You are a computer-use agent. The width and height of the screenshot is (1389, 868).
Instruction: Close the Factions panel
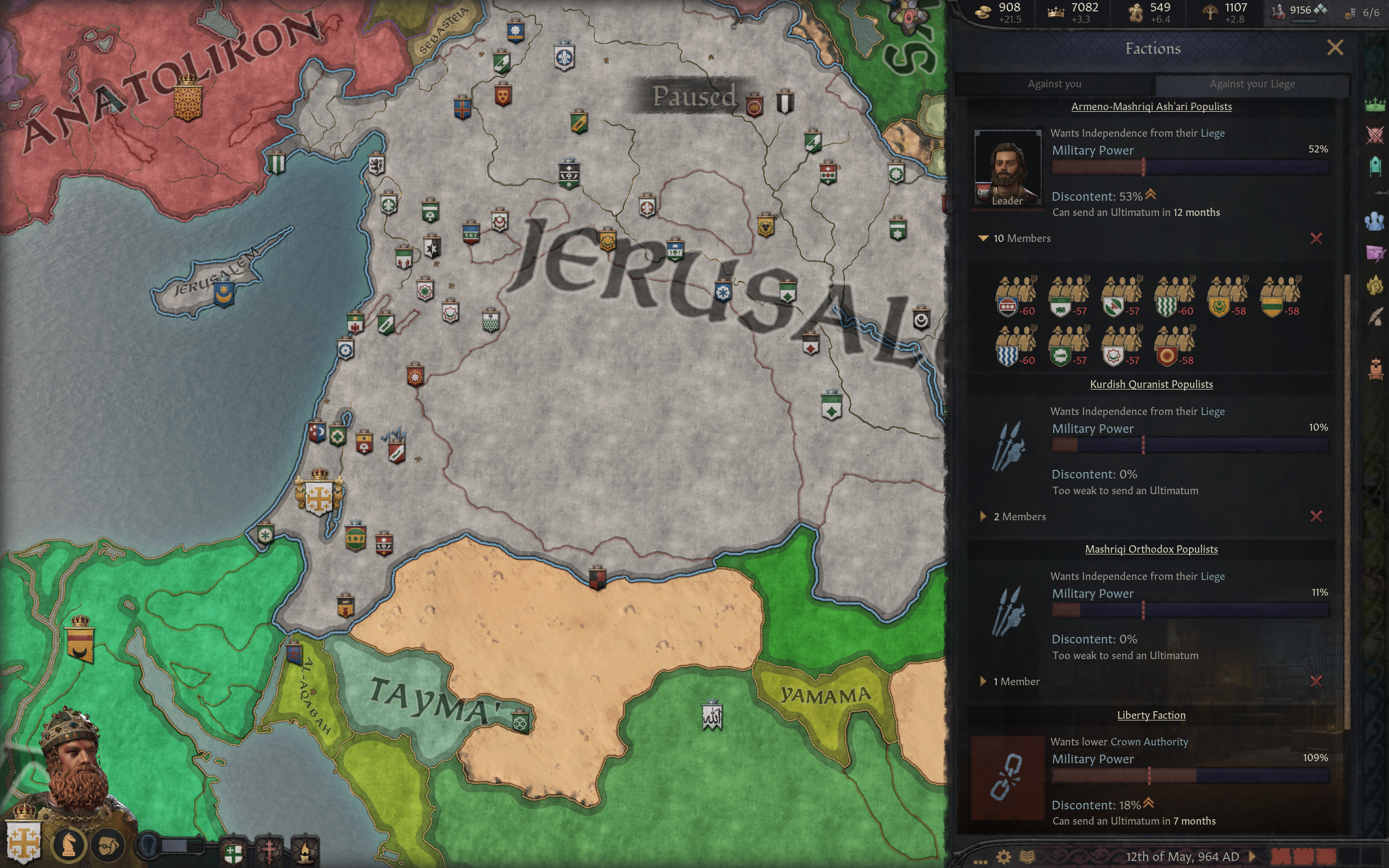coord(1335,48)
